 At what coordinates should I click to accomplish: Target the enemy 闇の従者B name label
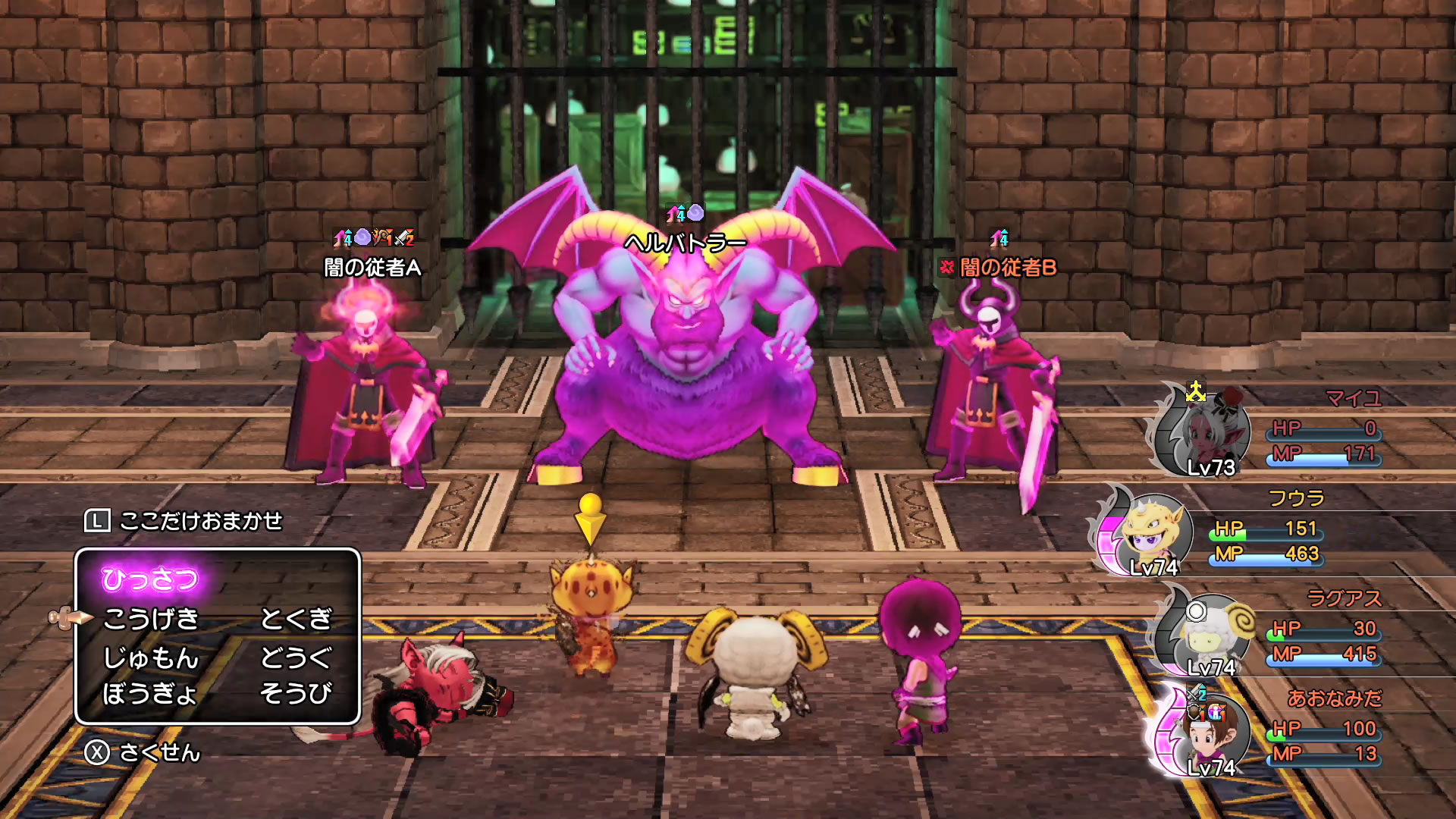click(1008, 268)
